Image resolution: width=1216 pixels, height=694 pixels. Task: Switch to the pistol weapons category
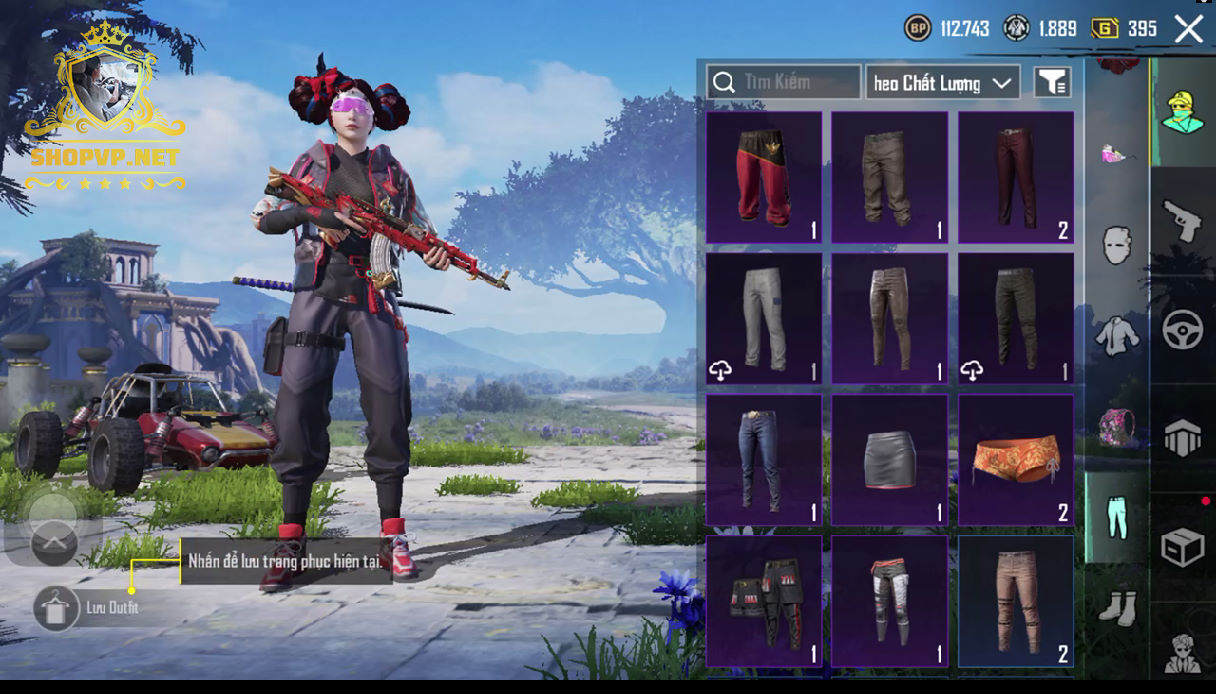(x=1182, y=221)
